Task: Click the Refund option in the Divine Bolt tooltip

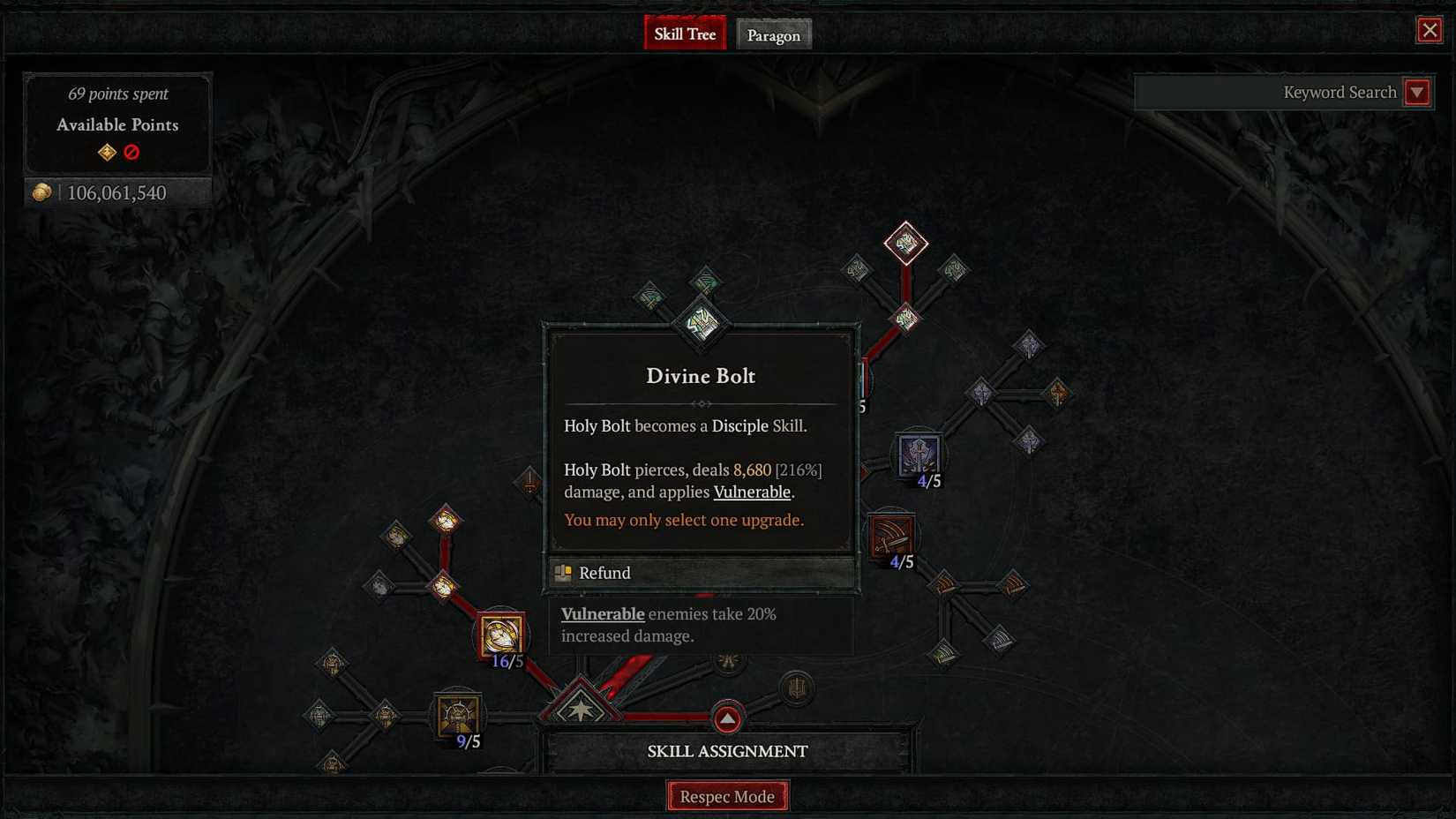Action: (604, 573)
